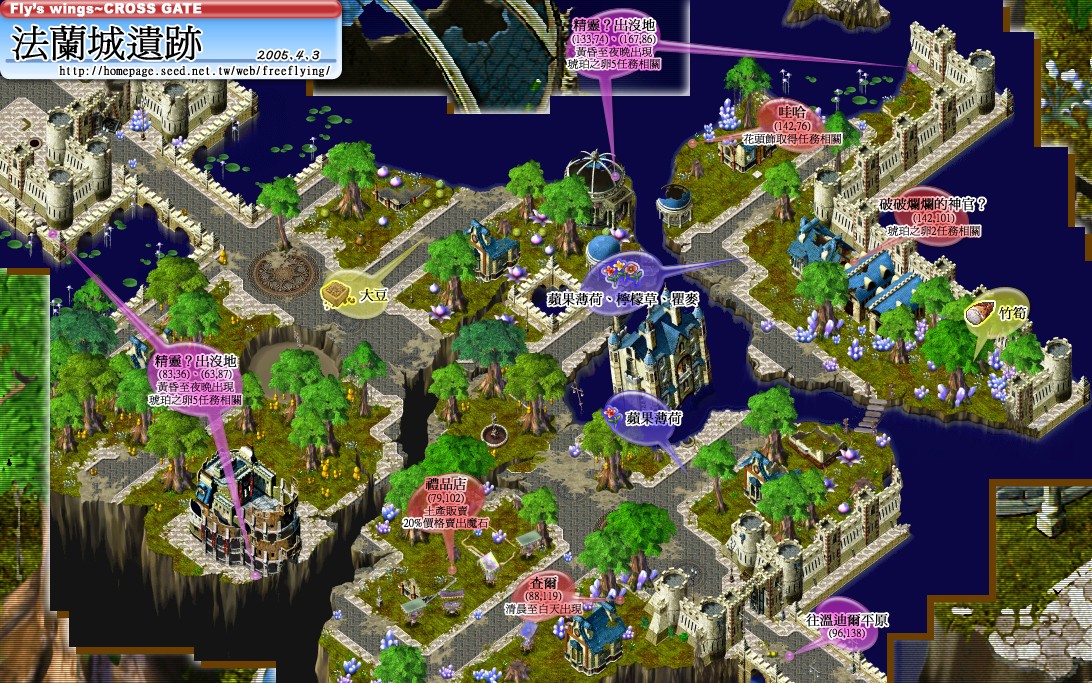The width and height of the screenshot is (1092, 683).
Task: Open the homepage.seed.net.tw URL link
Action: [x=195, y=71]
